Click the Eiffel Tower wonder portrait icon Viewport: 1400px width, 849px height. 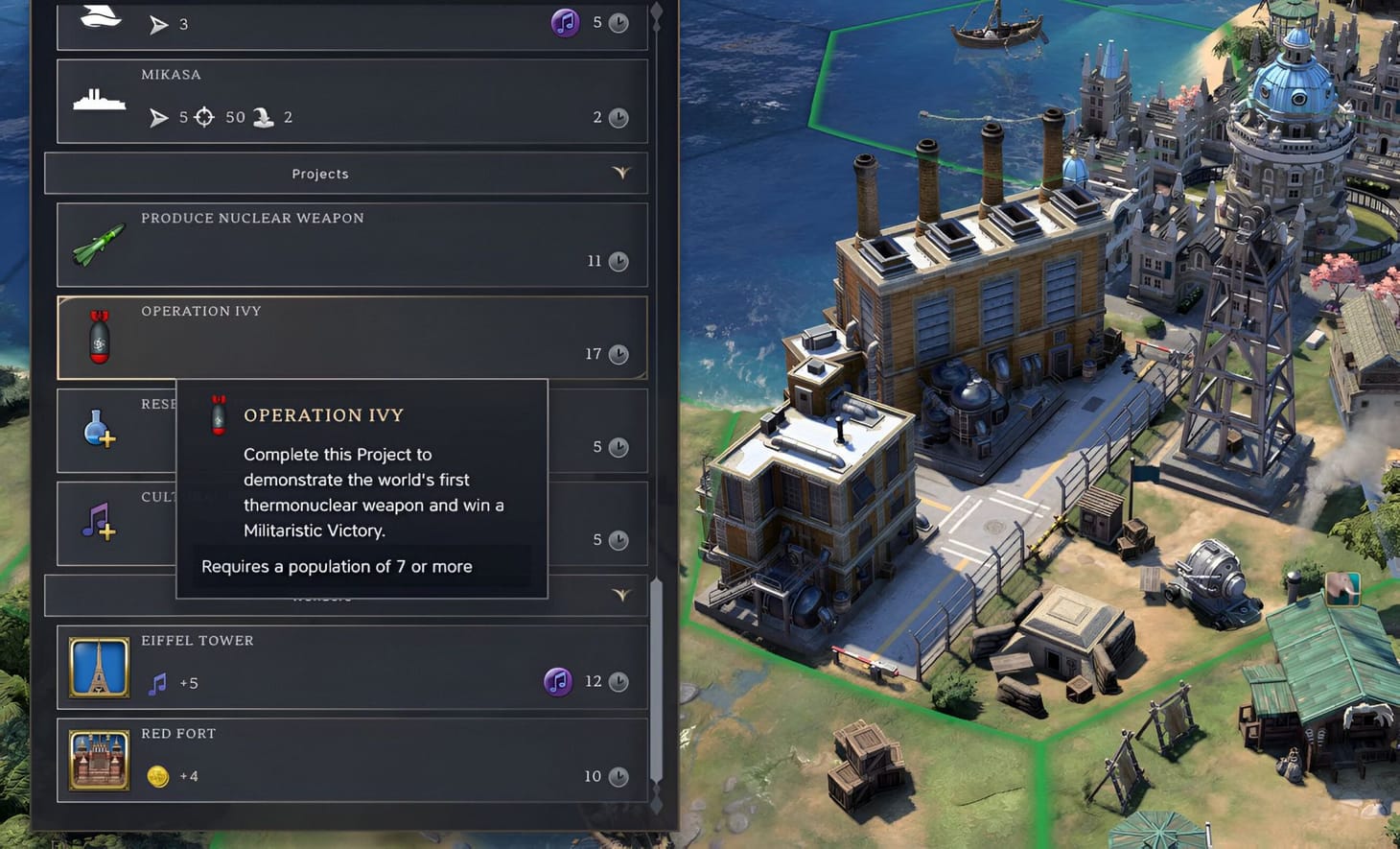pyautogui.click(x=98, y=666)
